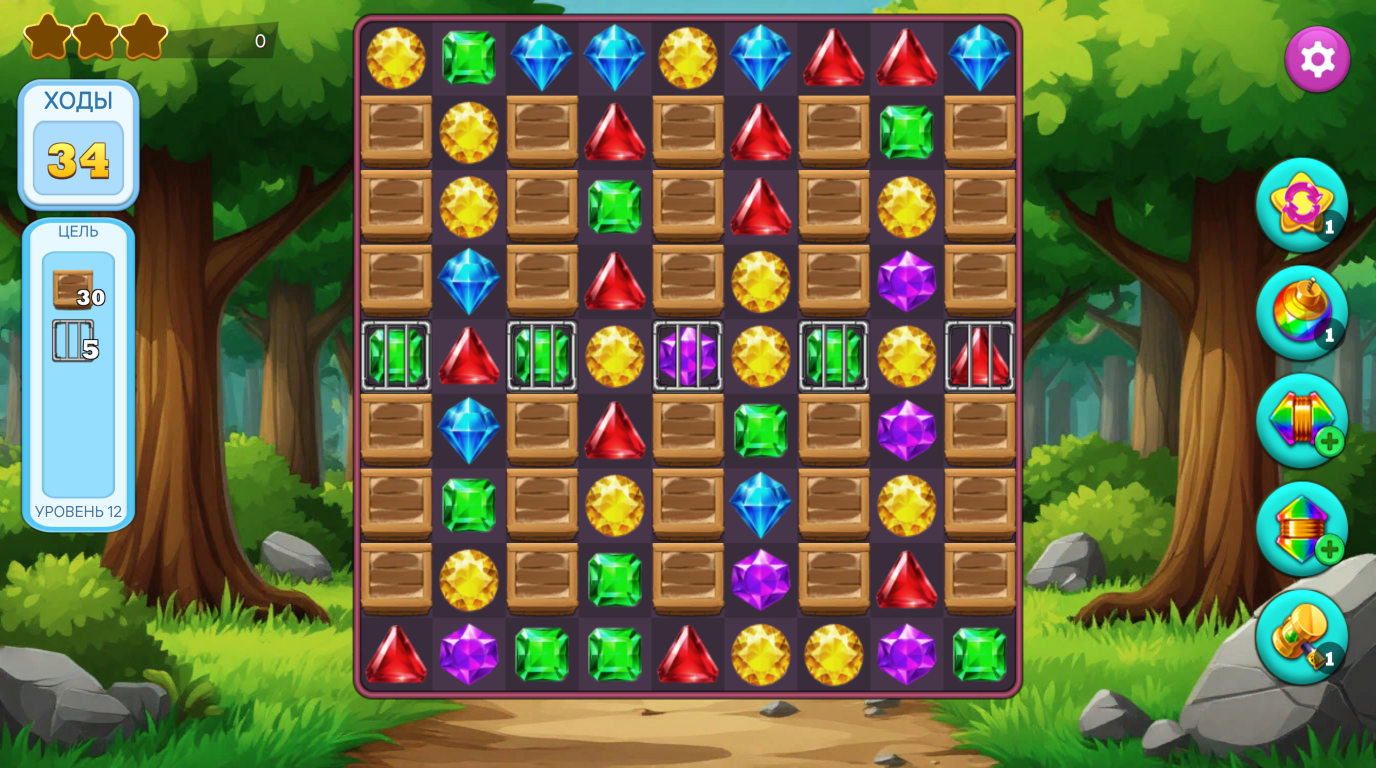
Task: Select the caged purple gem mid-board
Action: pyautogui.click(x=687, y=356)
